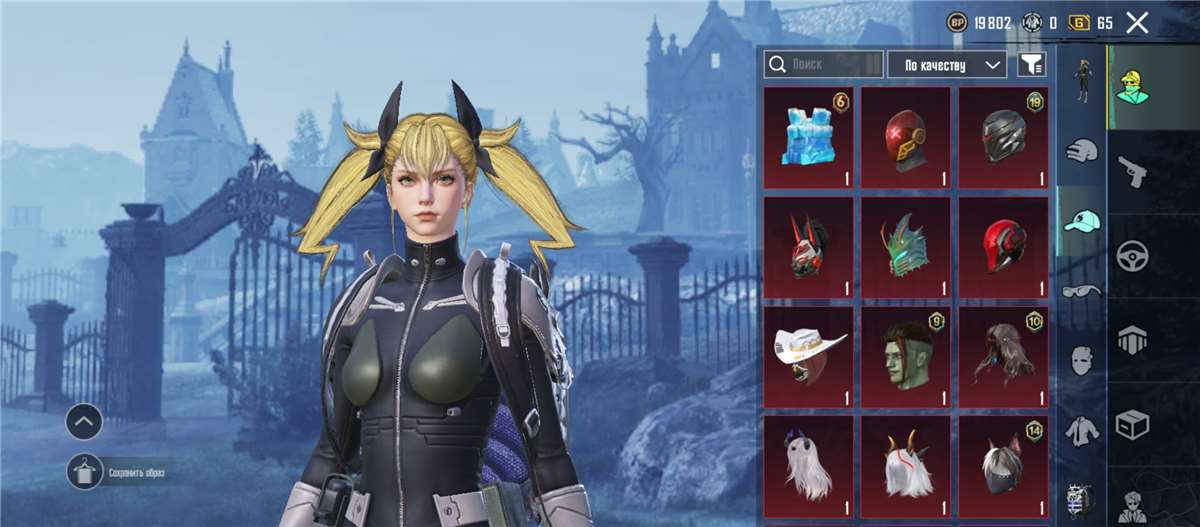Close the inventory screen with the X

pos(1137,23)
